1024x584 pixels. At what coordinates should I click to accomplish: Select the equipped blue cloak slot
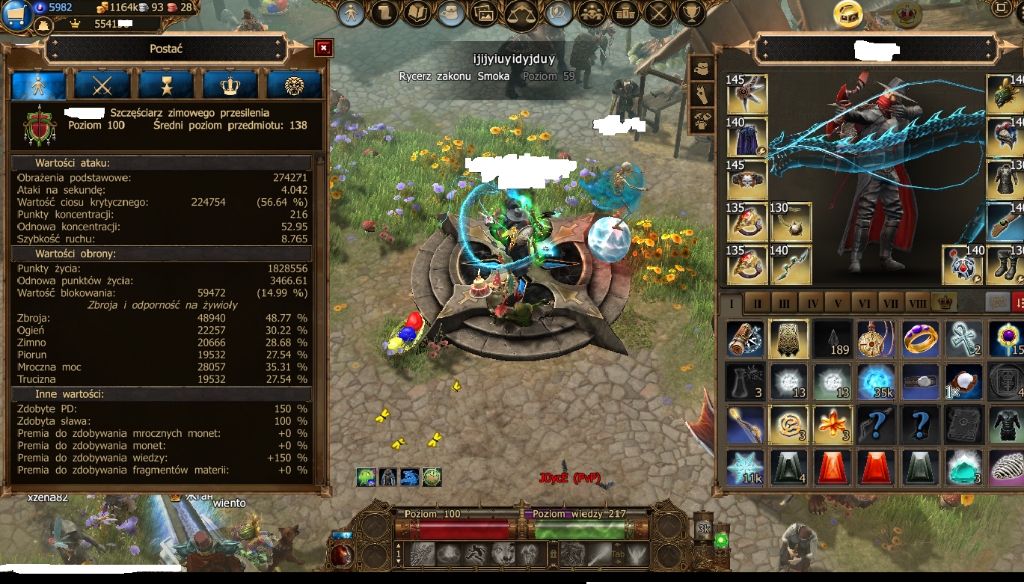point(746,137)
